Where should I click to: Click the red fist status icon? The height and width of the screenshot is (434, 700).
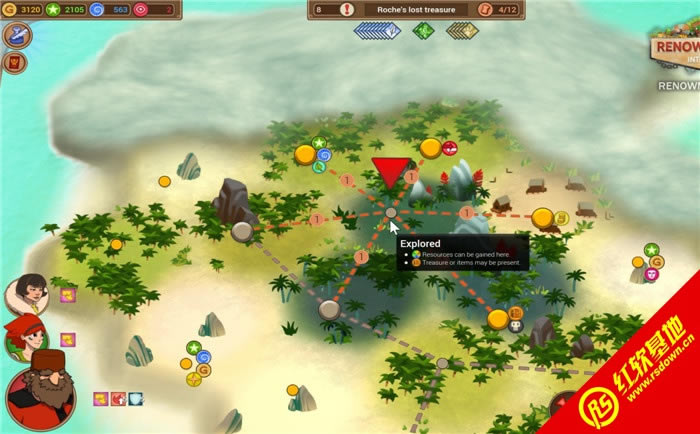coord(117,399)
